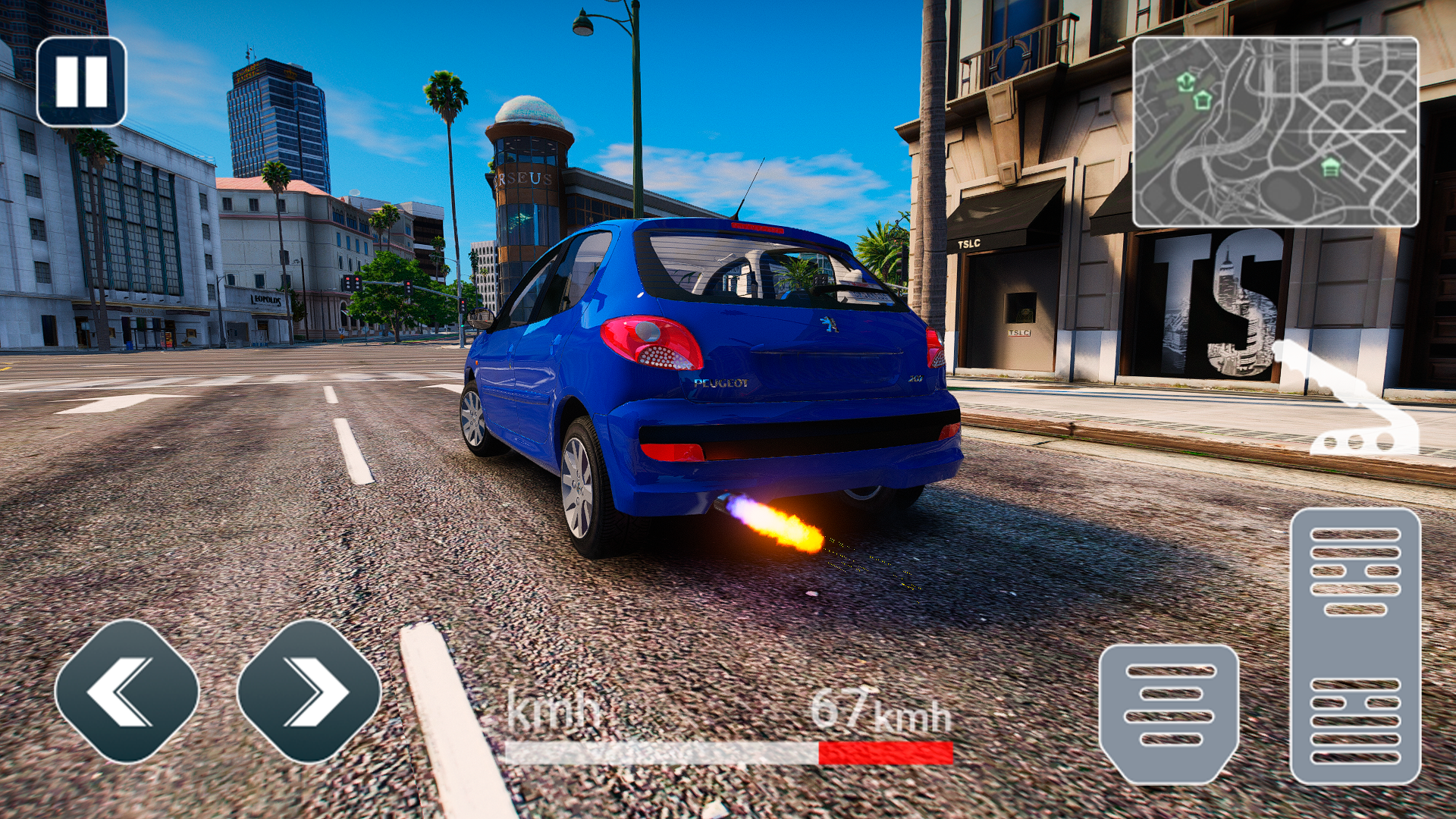Steer left with the left arrow button
The height and width of the screenshot is (819, 1456).
point(127,692)
